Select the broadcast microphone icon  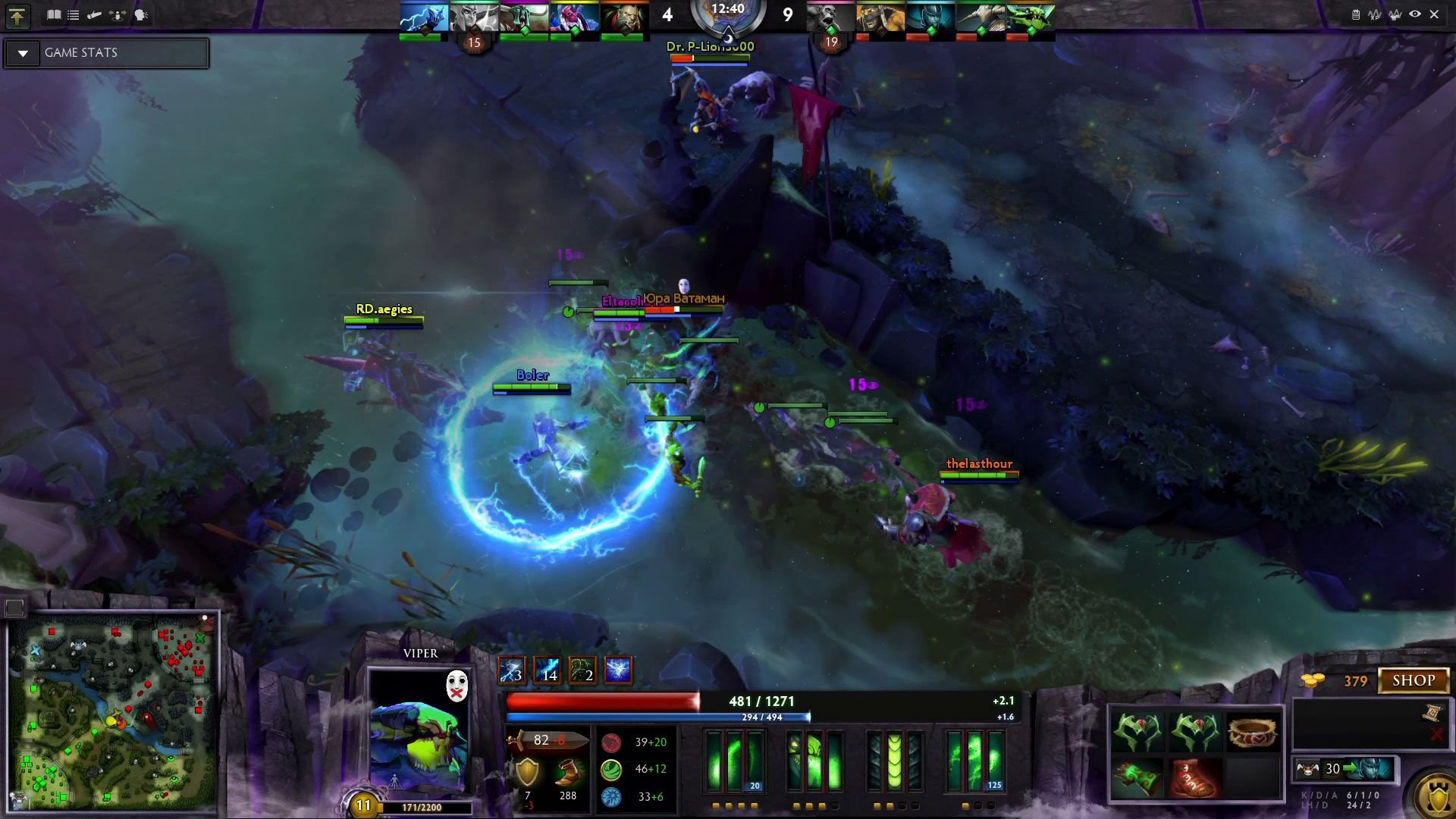pyautogui.click(x=94, y=14)
